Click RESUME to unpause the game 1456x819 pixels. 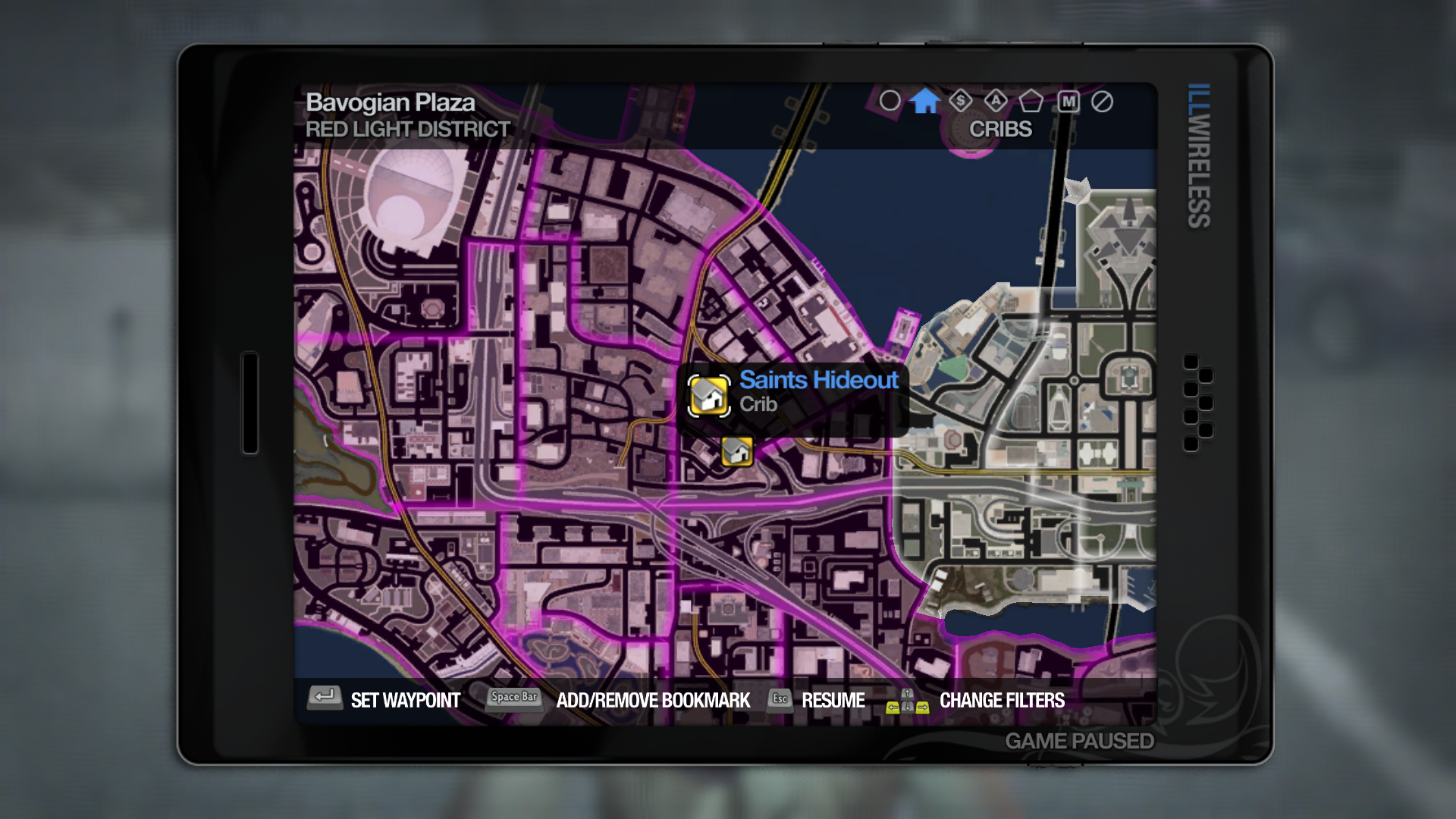(834, 701)
